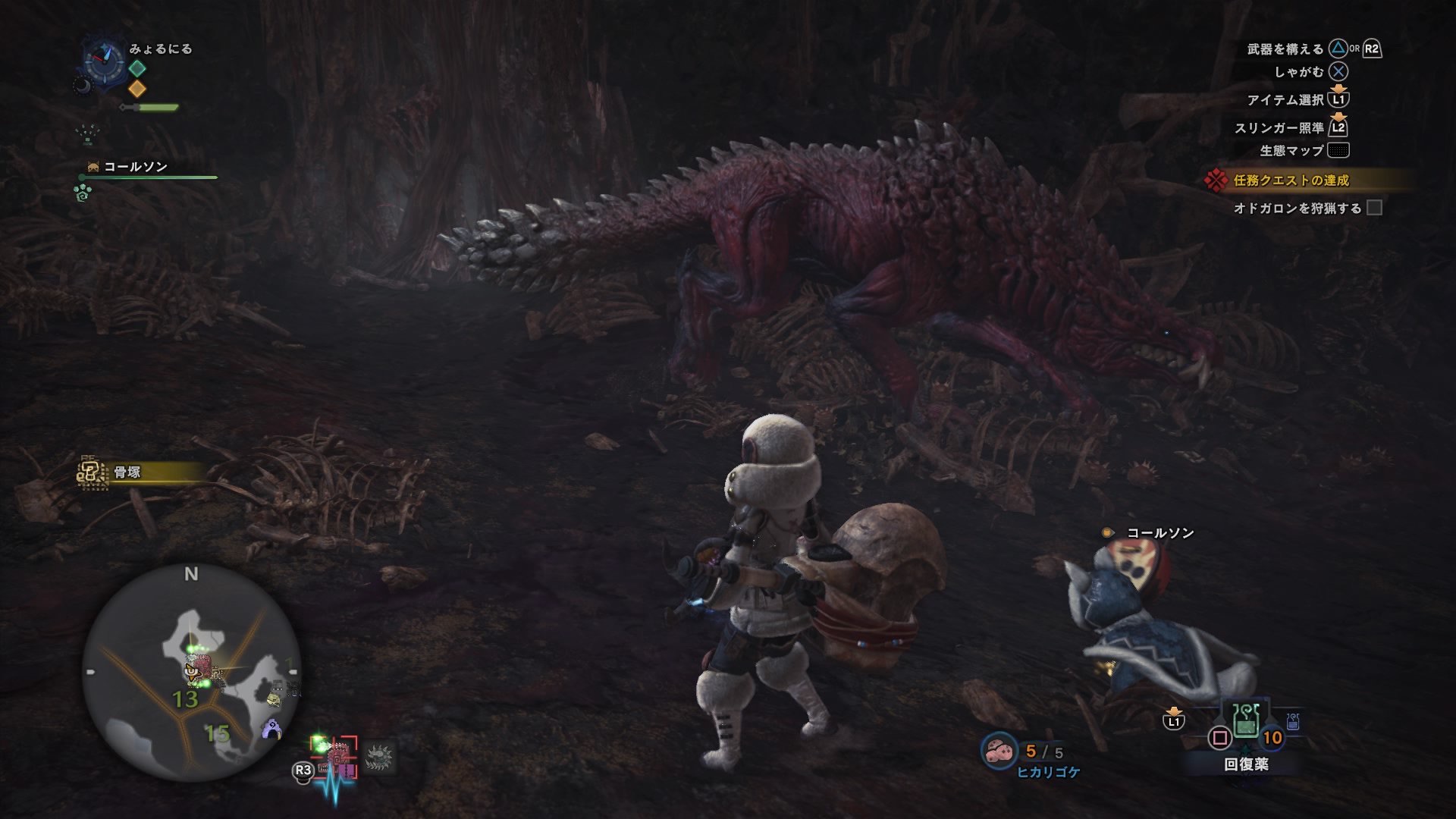This screenshot has height=819, width=1456.
Task: Toggle the green target marker diamond
Action: pos(137,67)
